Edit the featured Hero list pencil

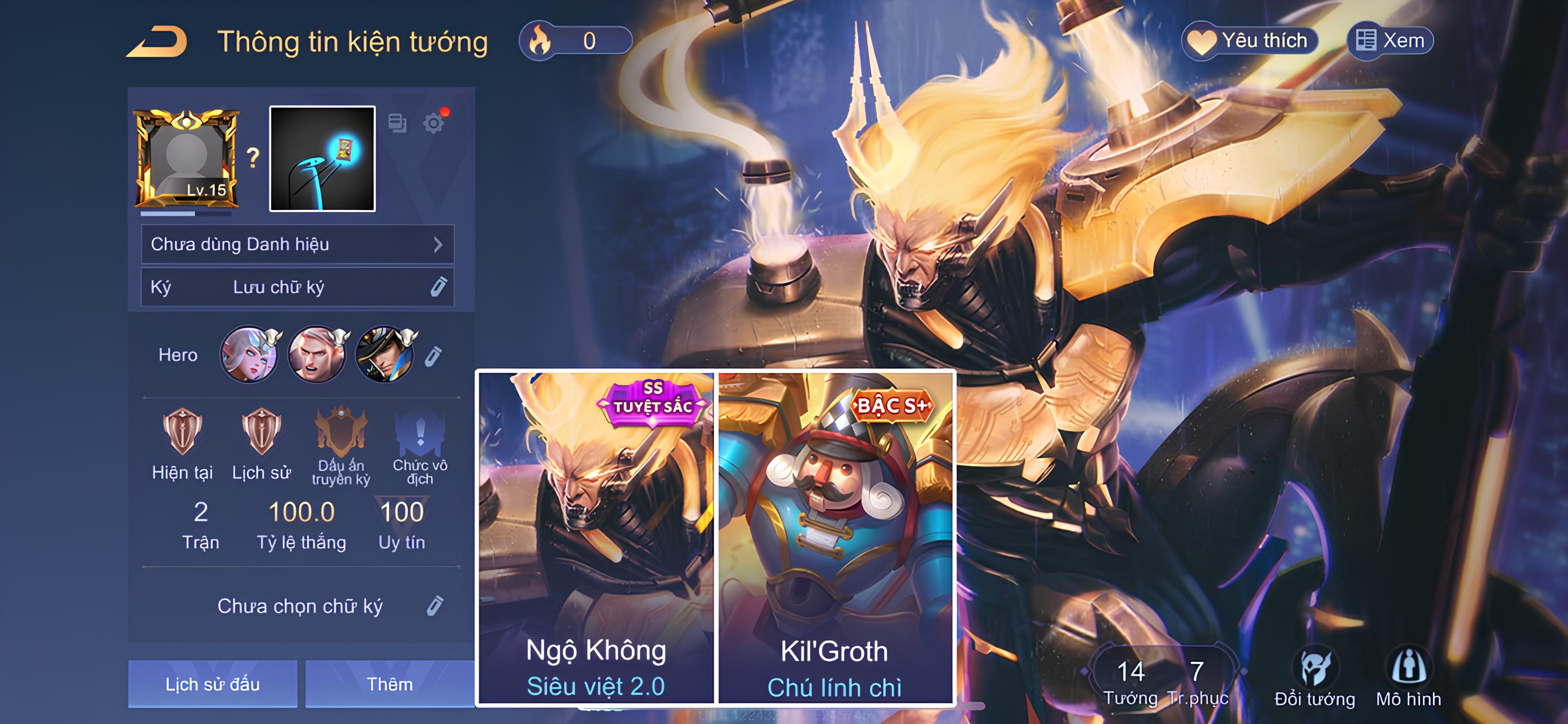pyautogui.click(x=433, y=356)
